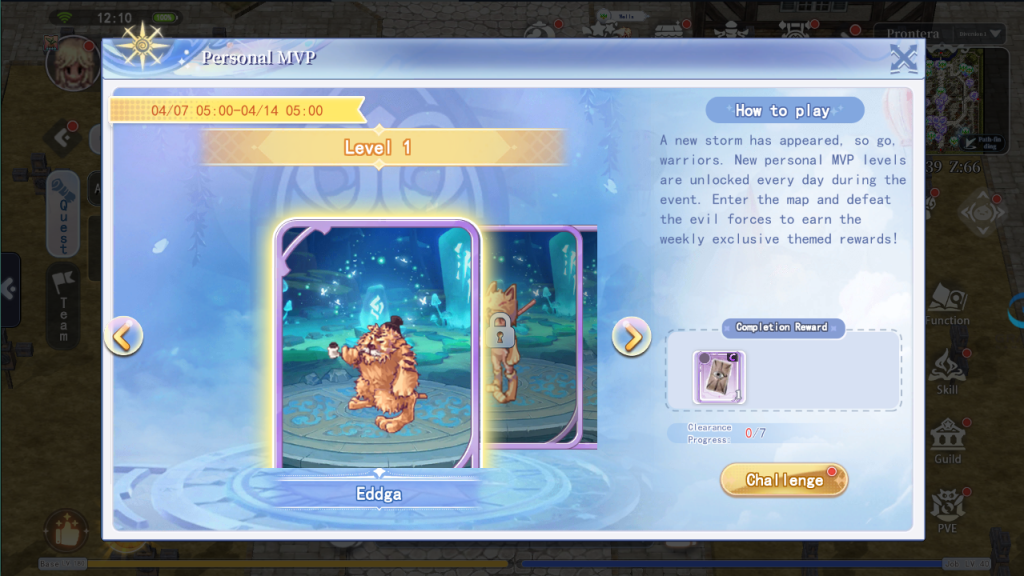The width and height of the screenshot is (1024, 576).
Task: Go to the next MVP level arrow
Action: 631,337
